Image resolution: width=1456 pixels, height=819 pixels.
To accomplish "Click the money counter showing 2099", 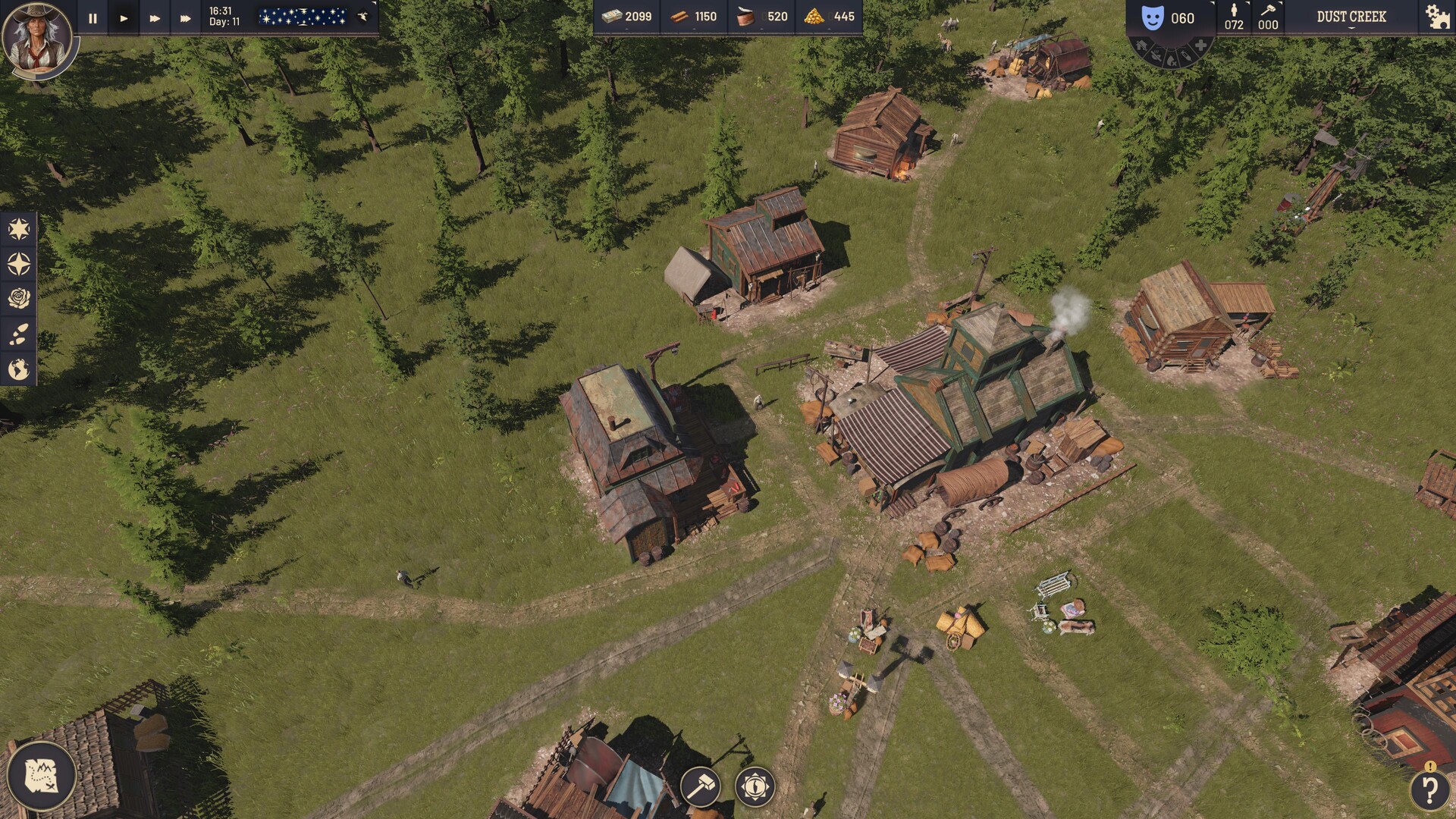I will 628,15.
